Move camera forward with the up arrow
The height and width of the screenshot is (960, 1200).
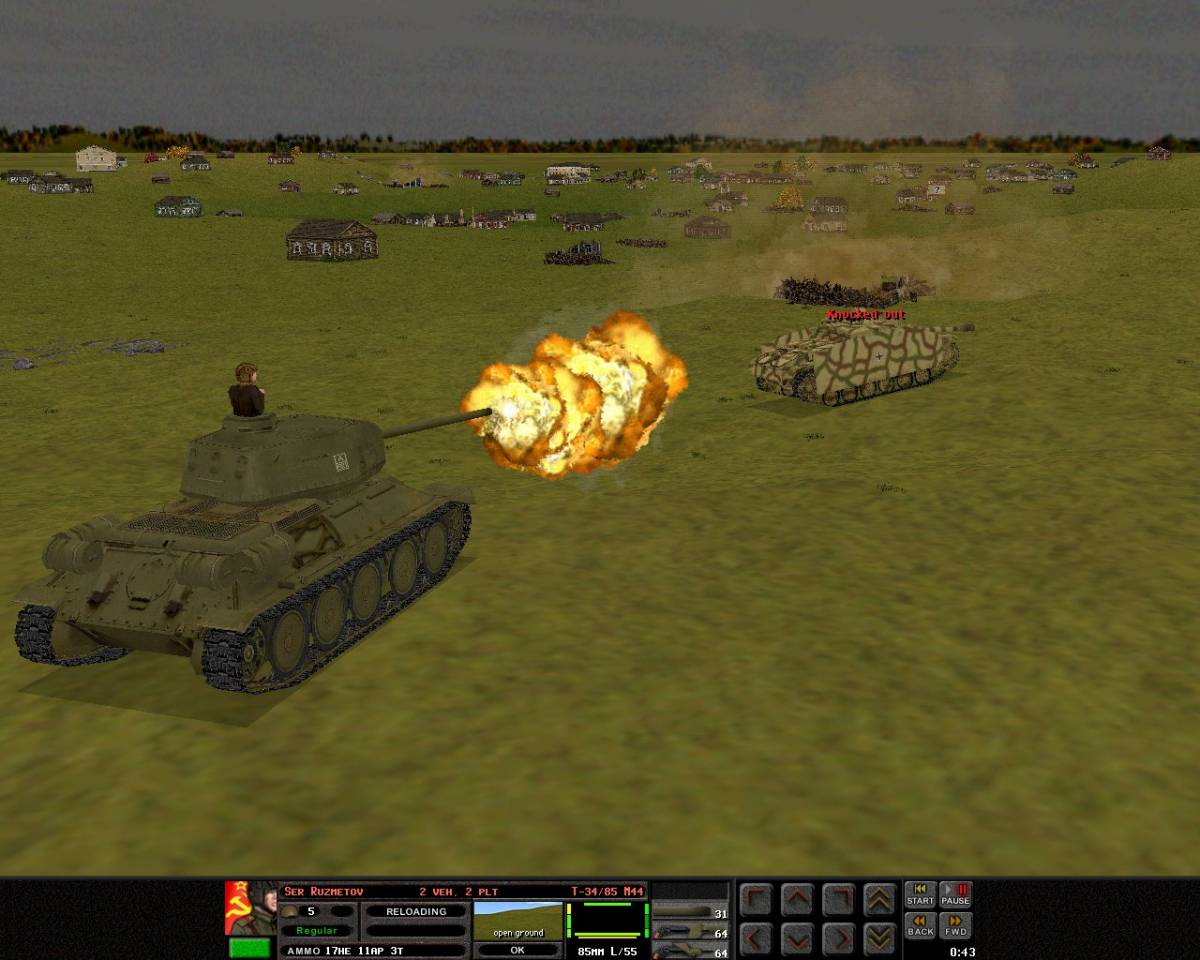797,899
